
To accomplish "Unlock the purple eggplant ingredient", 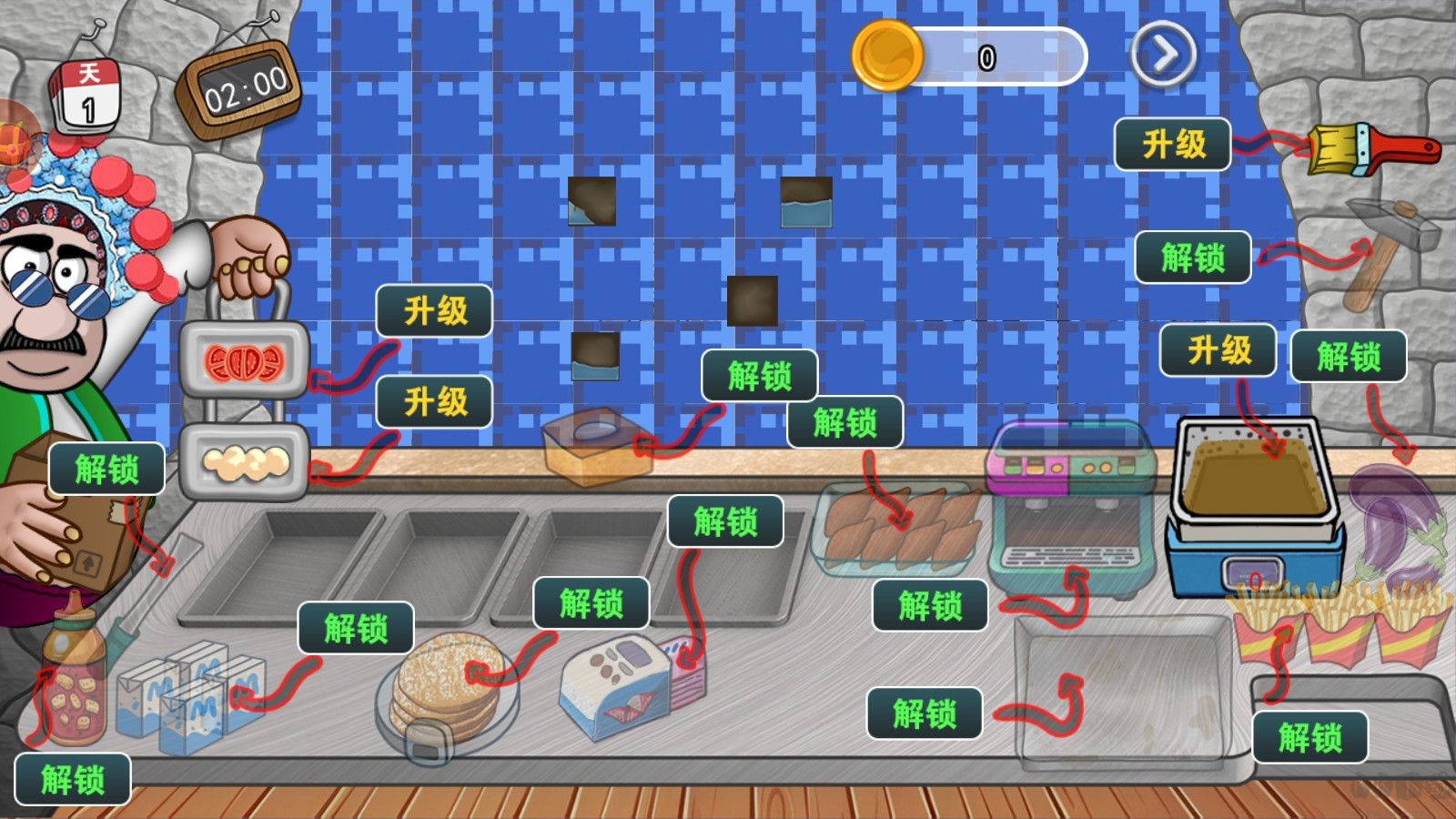I will point(1349,356).
